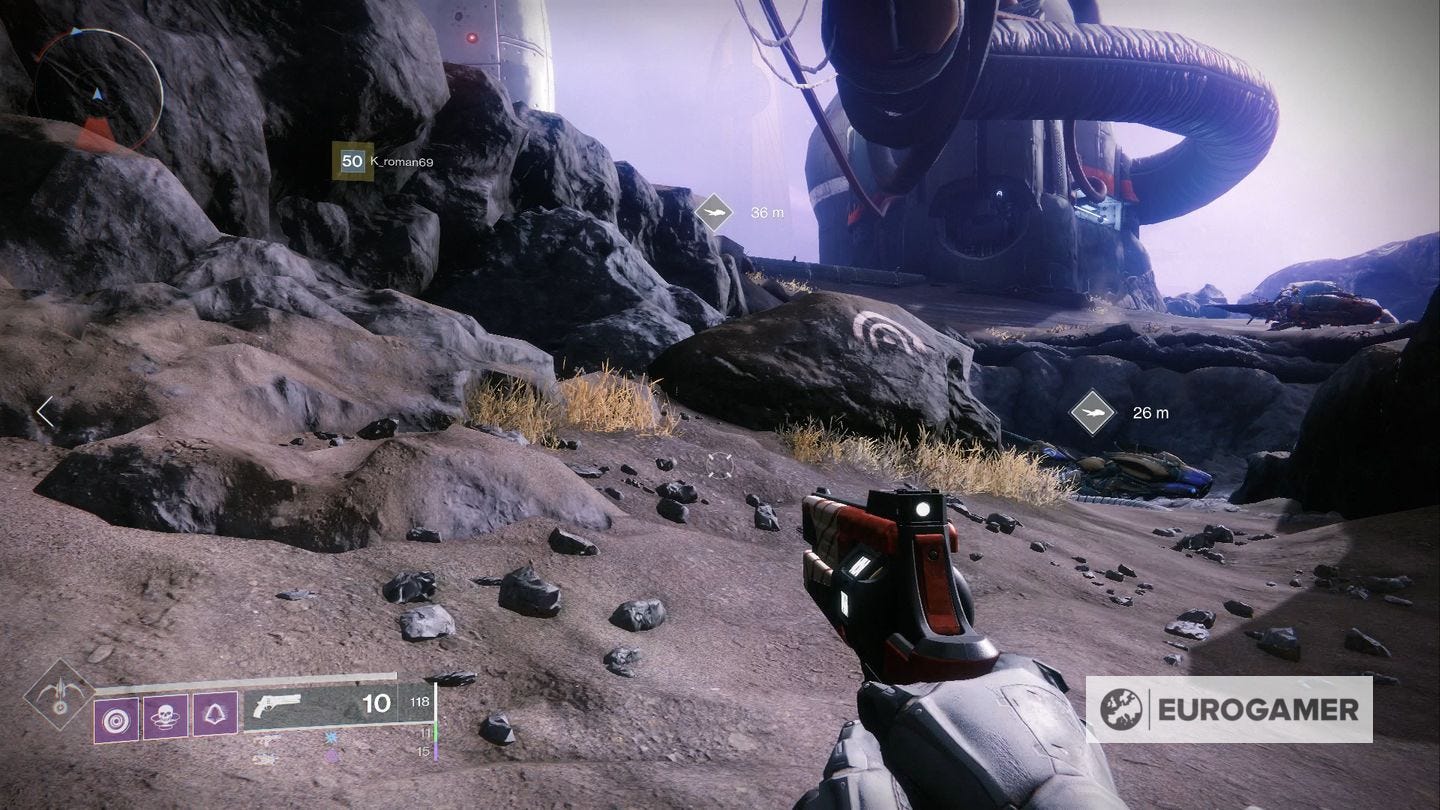Select the K_roman69 player nameplate
This screenshot has width=1440, height=810.
tap(384, 161)
